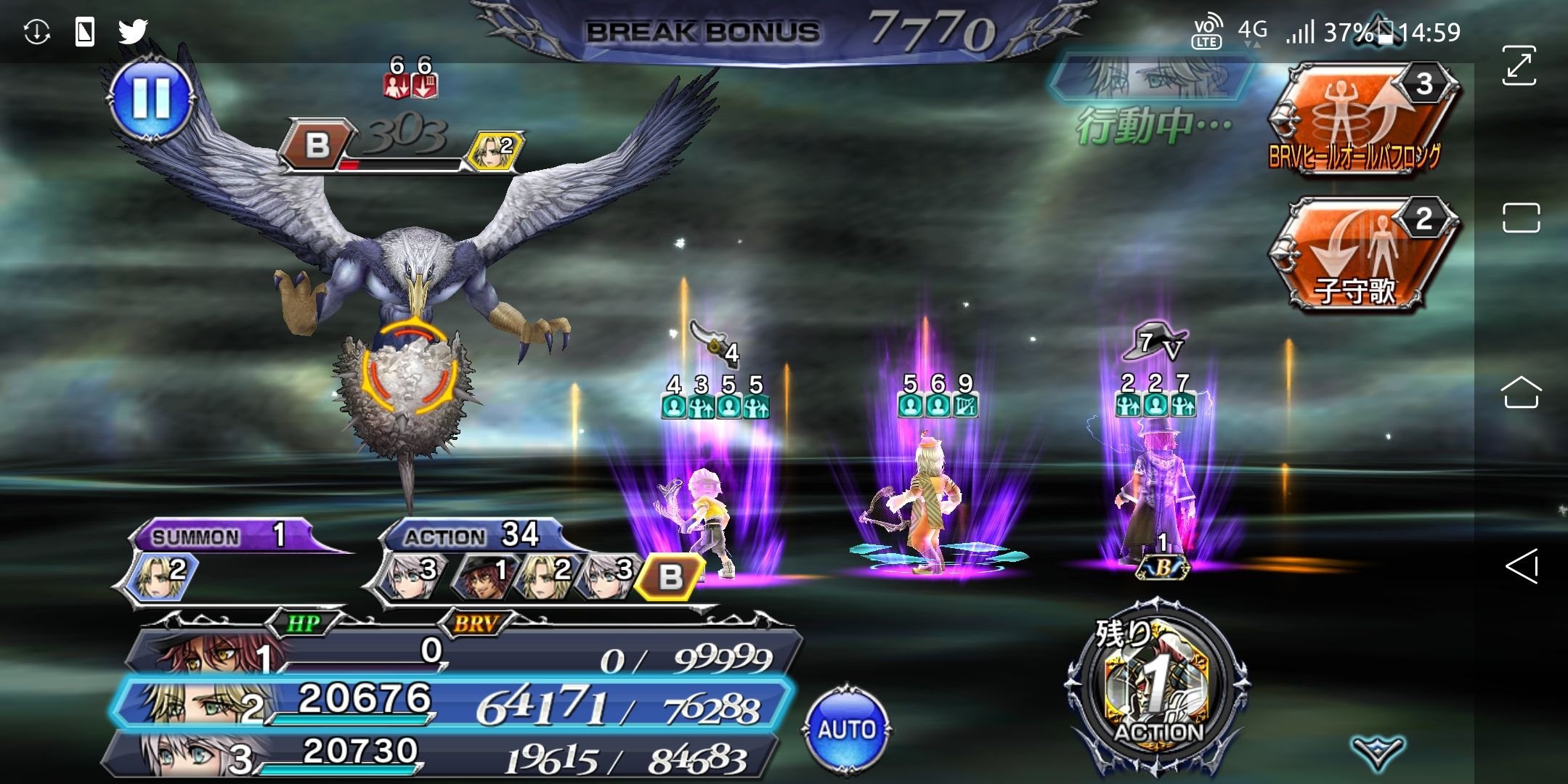Expand the blue down-arrow menu
Screen dimensions: 1568x784
(x=1377, y=751)
